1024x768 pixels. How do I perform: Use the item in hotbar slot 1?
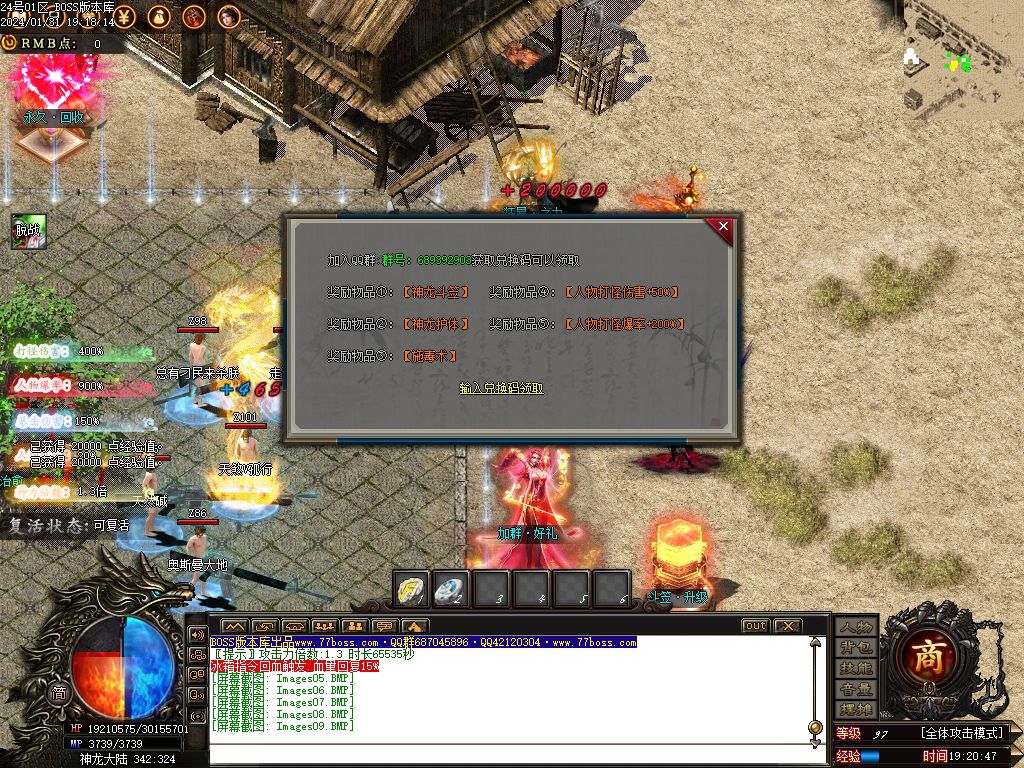411,588
